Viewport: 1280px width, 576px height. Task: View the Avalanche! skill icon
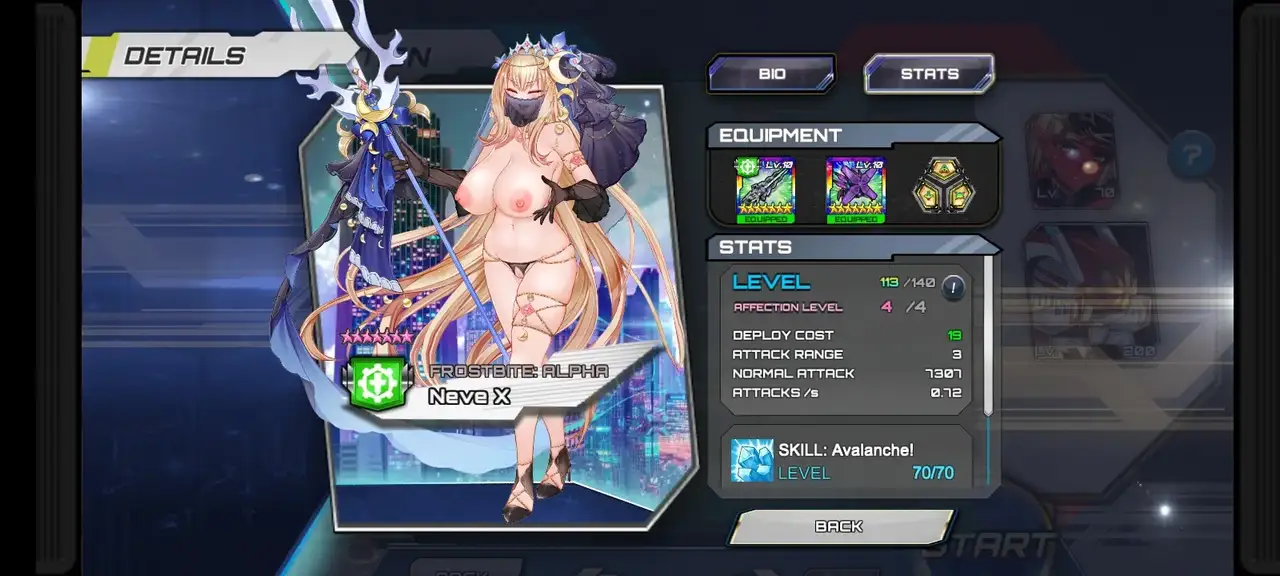click(x=752, y=461)
